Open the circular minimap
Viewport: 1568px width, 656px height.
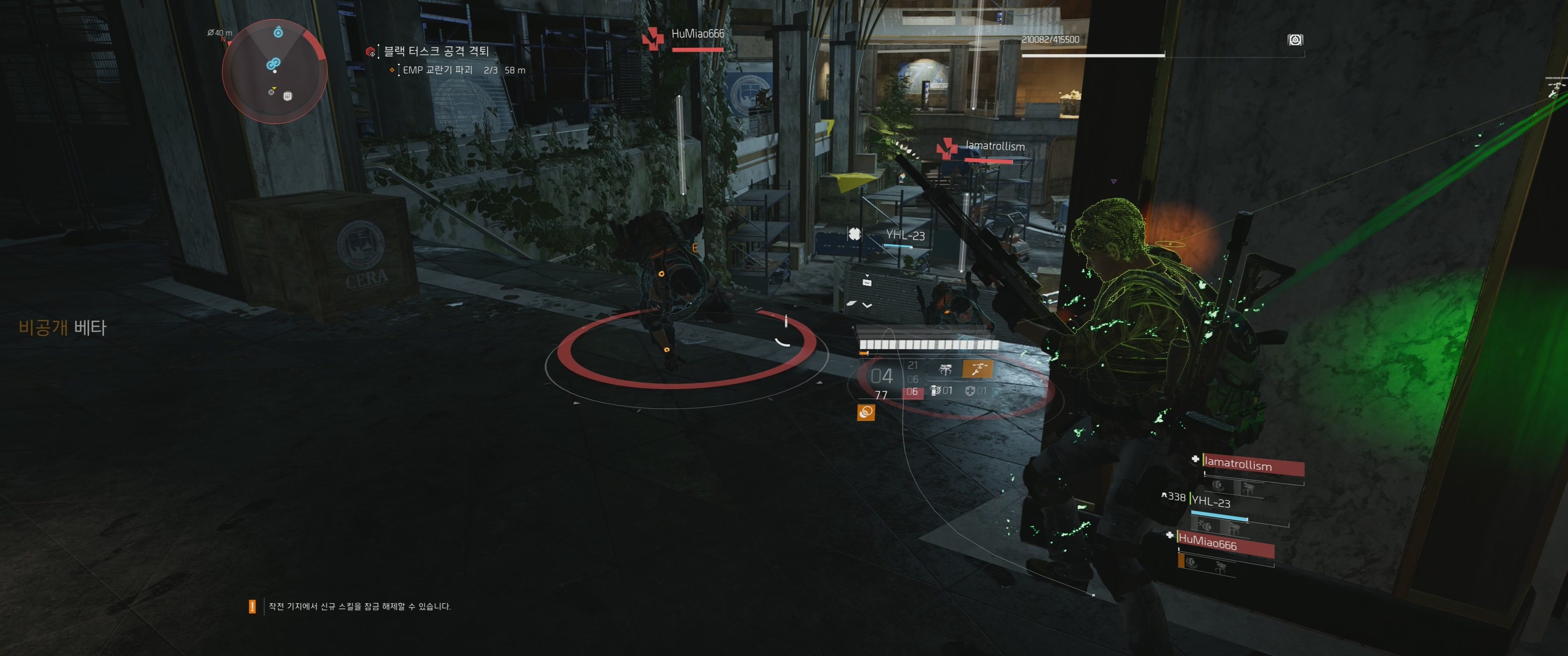click(274, 71)
